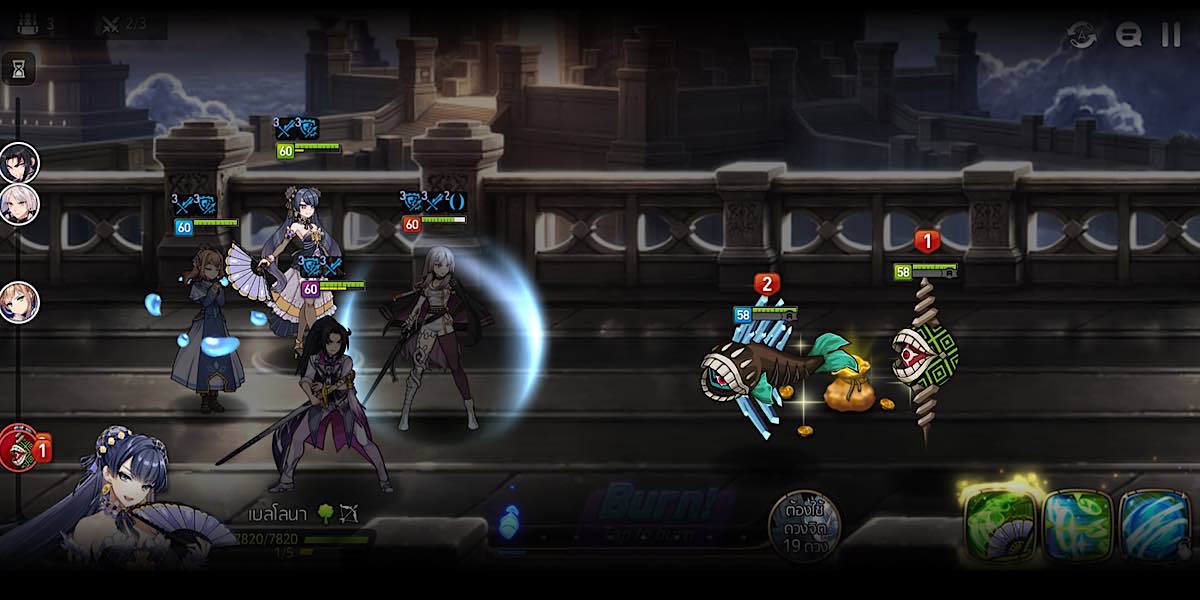The height and width of the screenshot is (600, 1200).
Task: Use the green fan skill
Action: [x=998, y=524]
